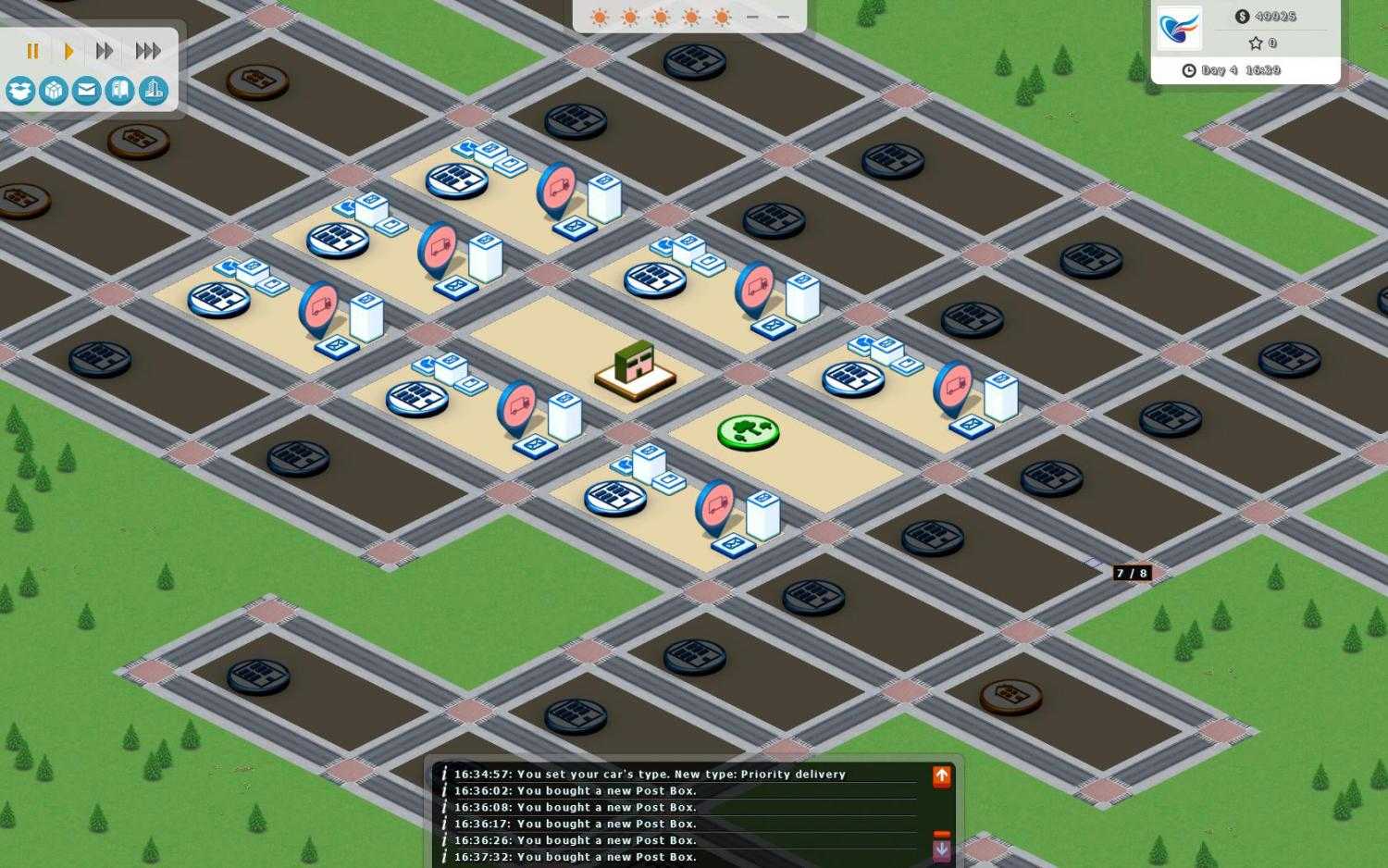Click the star rating counter showing 0
The image size is (1388, 868).
[x=1262, y=43]
